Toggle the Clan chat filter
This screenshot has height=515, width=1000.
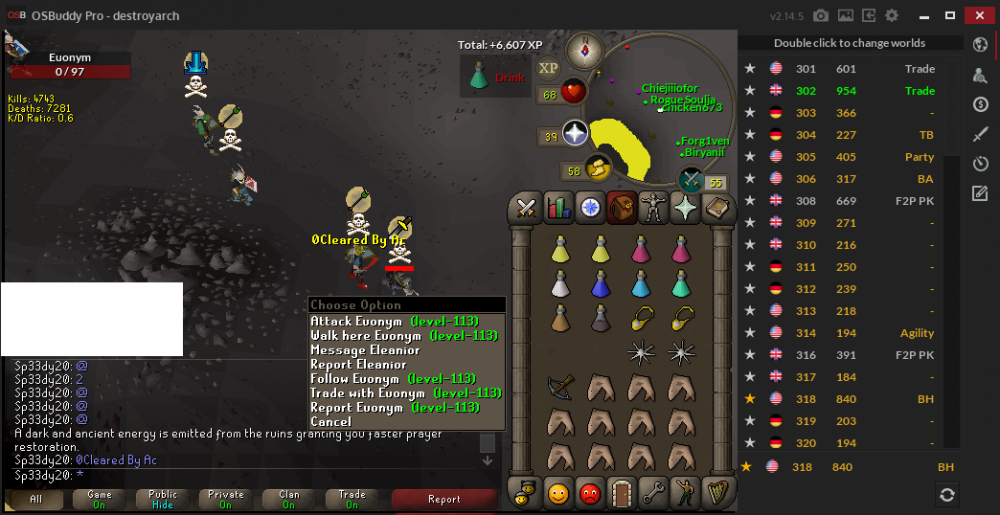pos(289,499)
